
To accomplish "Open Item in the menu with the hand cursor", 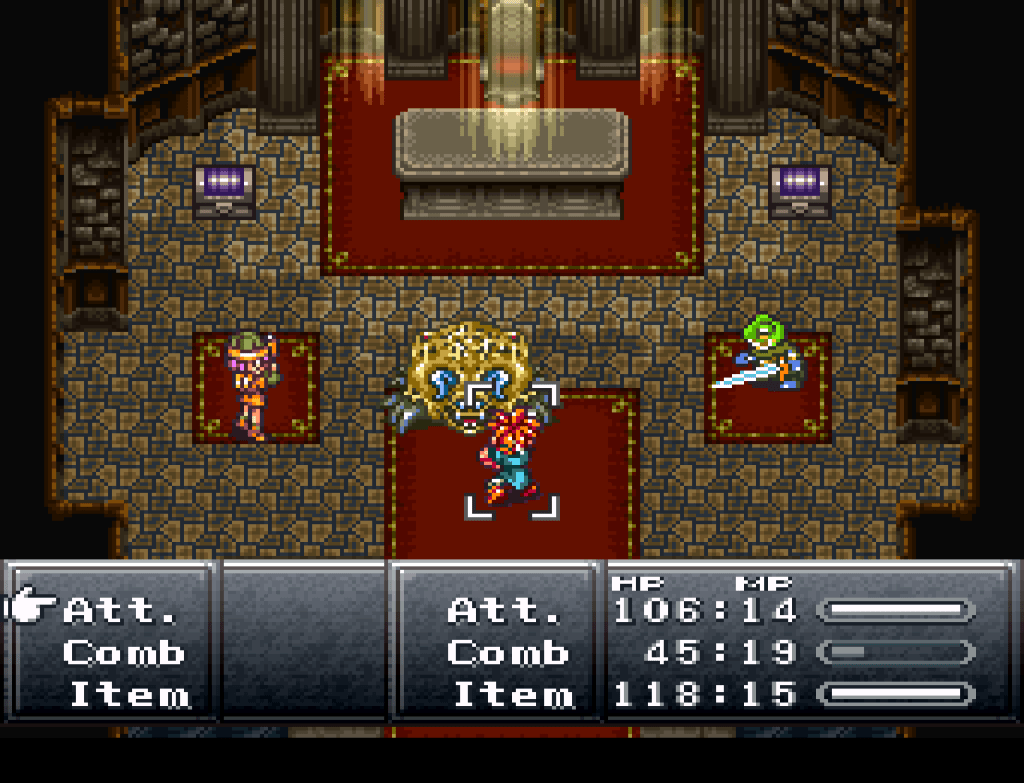I will [x=129, y=694].
